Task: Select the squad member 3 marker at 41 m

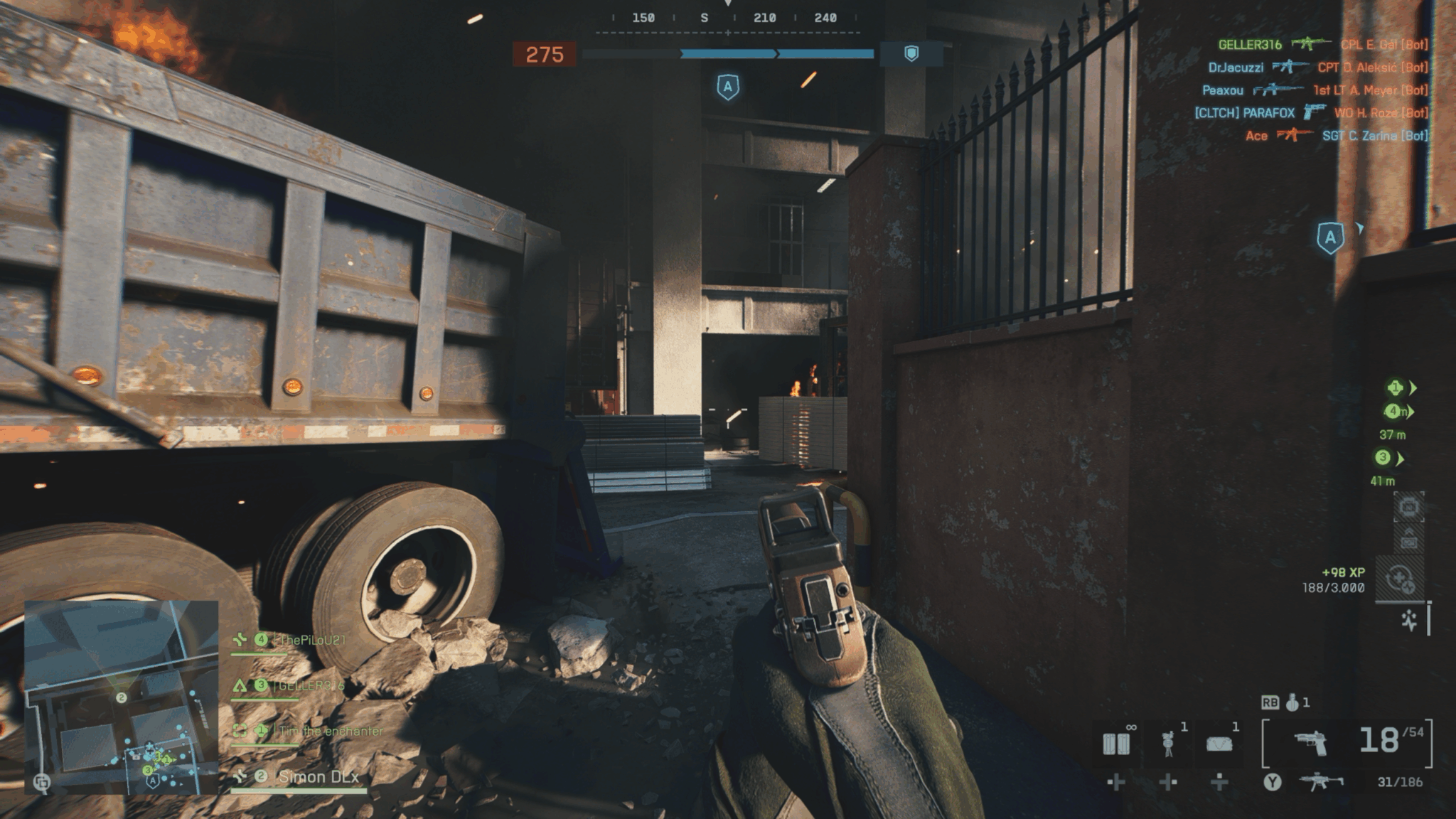Action: click(1383, 458)
